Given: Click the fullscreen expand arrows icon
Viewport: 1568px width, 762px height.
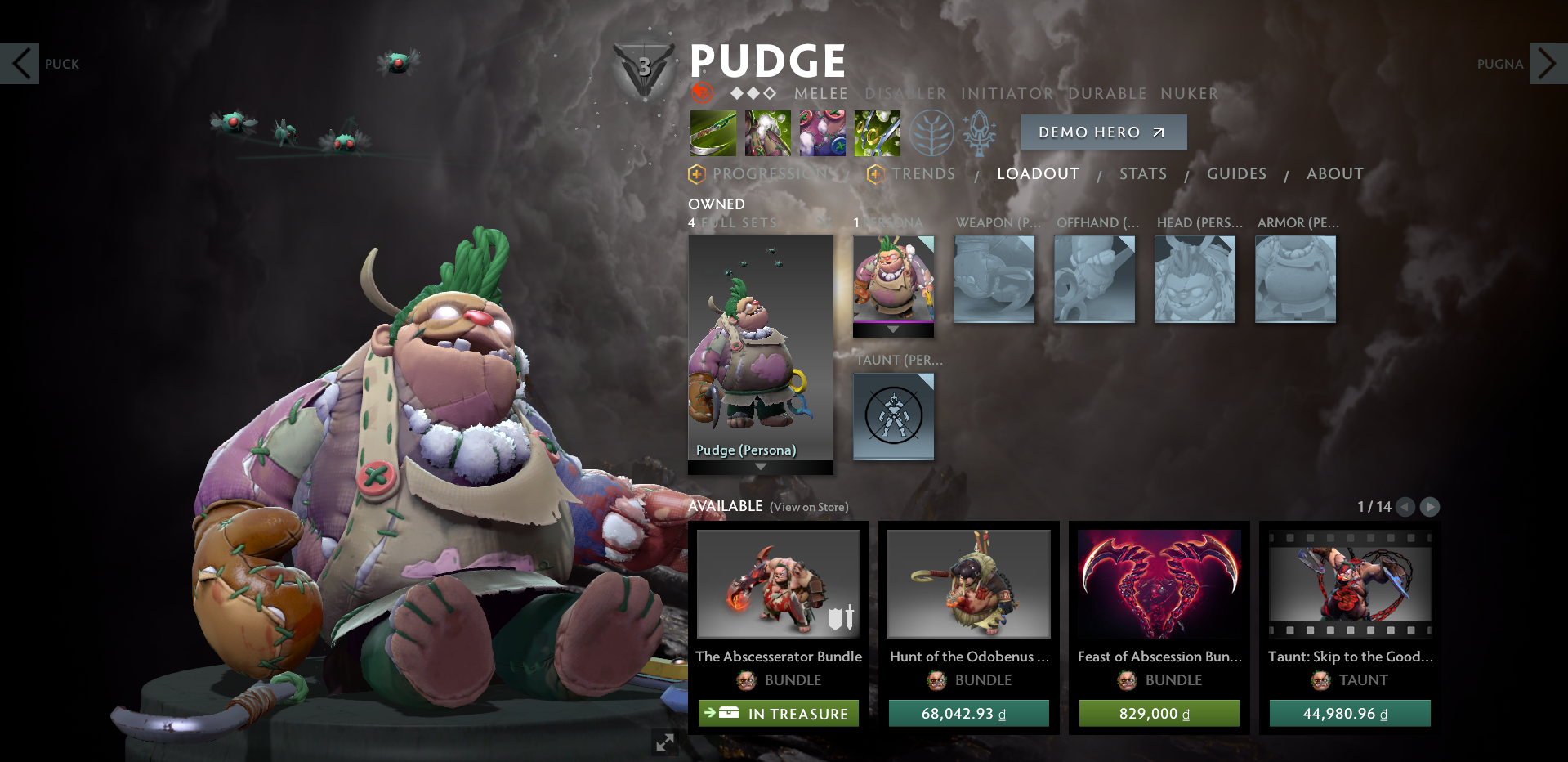Looking at the screenshot, I should pyautogui.click(x=664, y=742).
